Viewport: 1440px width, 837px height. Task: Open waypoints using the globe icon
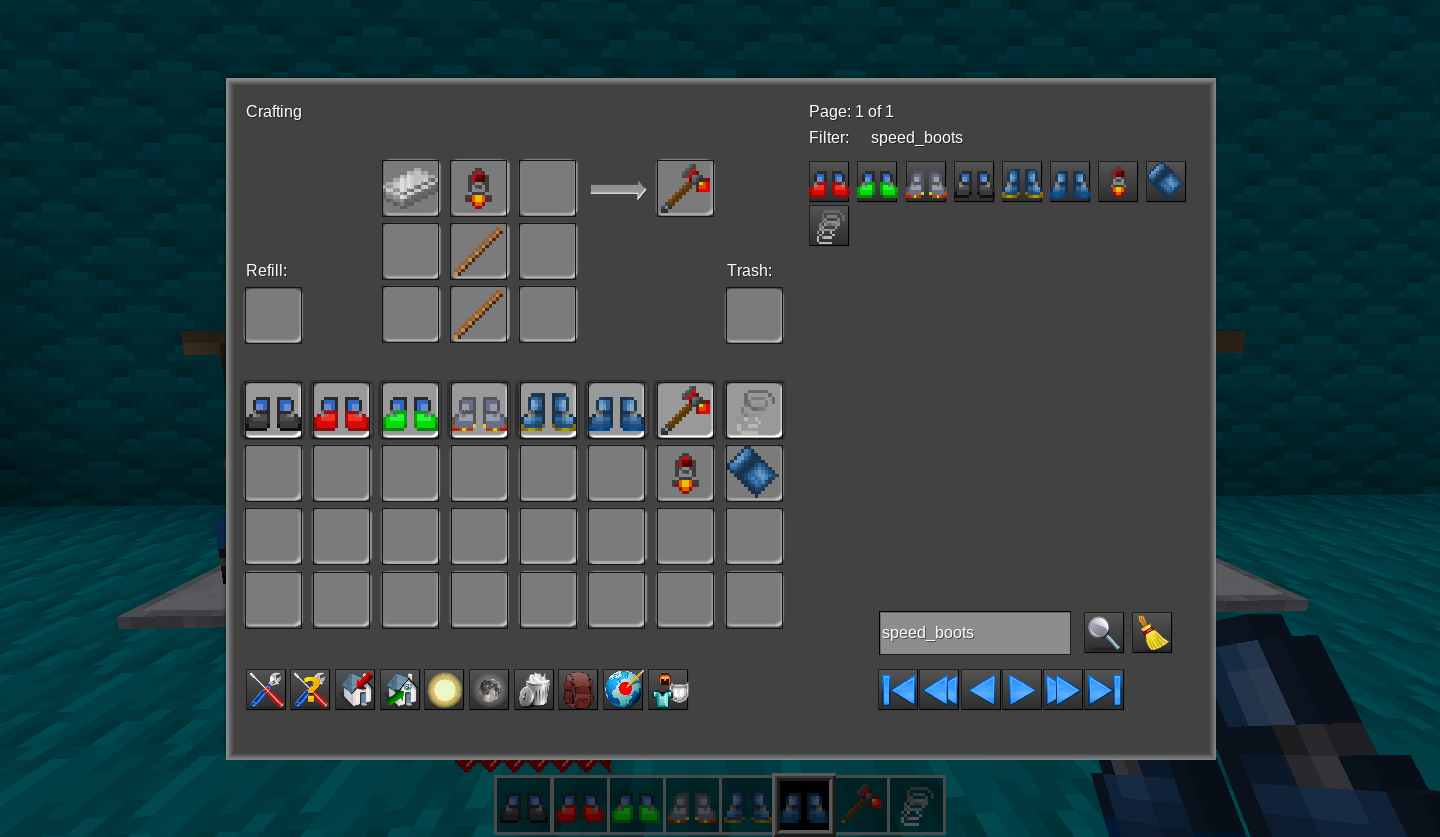tap(623, 690)
